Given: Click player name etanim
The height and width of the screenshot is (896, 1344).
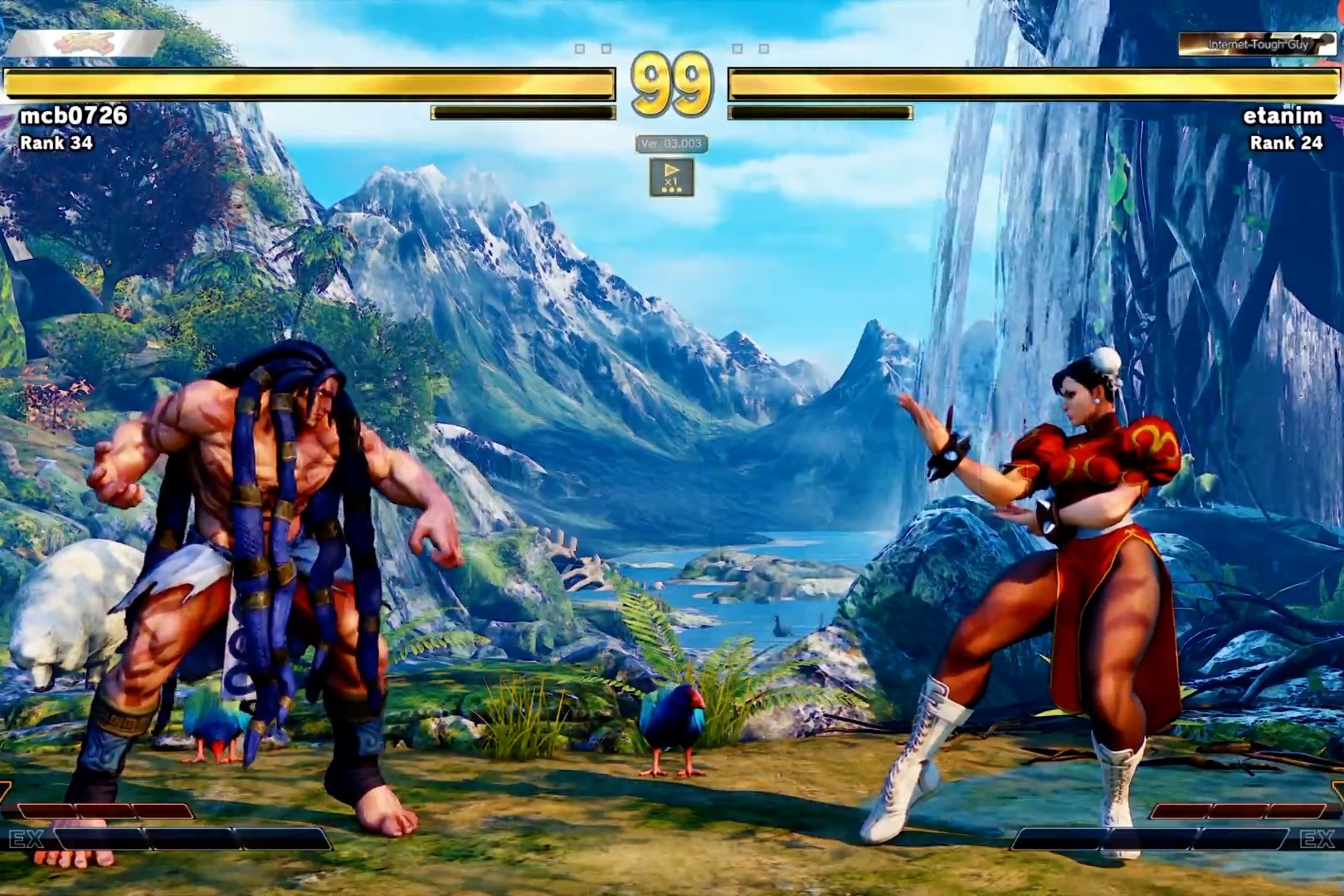Looking at the screenshot, I should pos(1282,116).
